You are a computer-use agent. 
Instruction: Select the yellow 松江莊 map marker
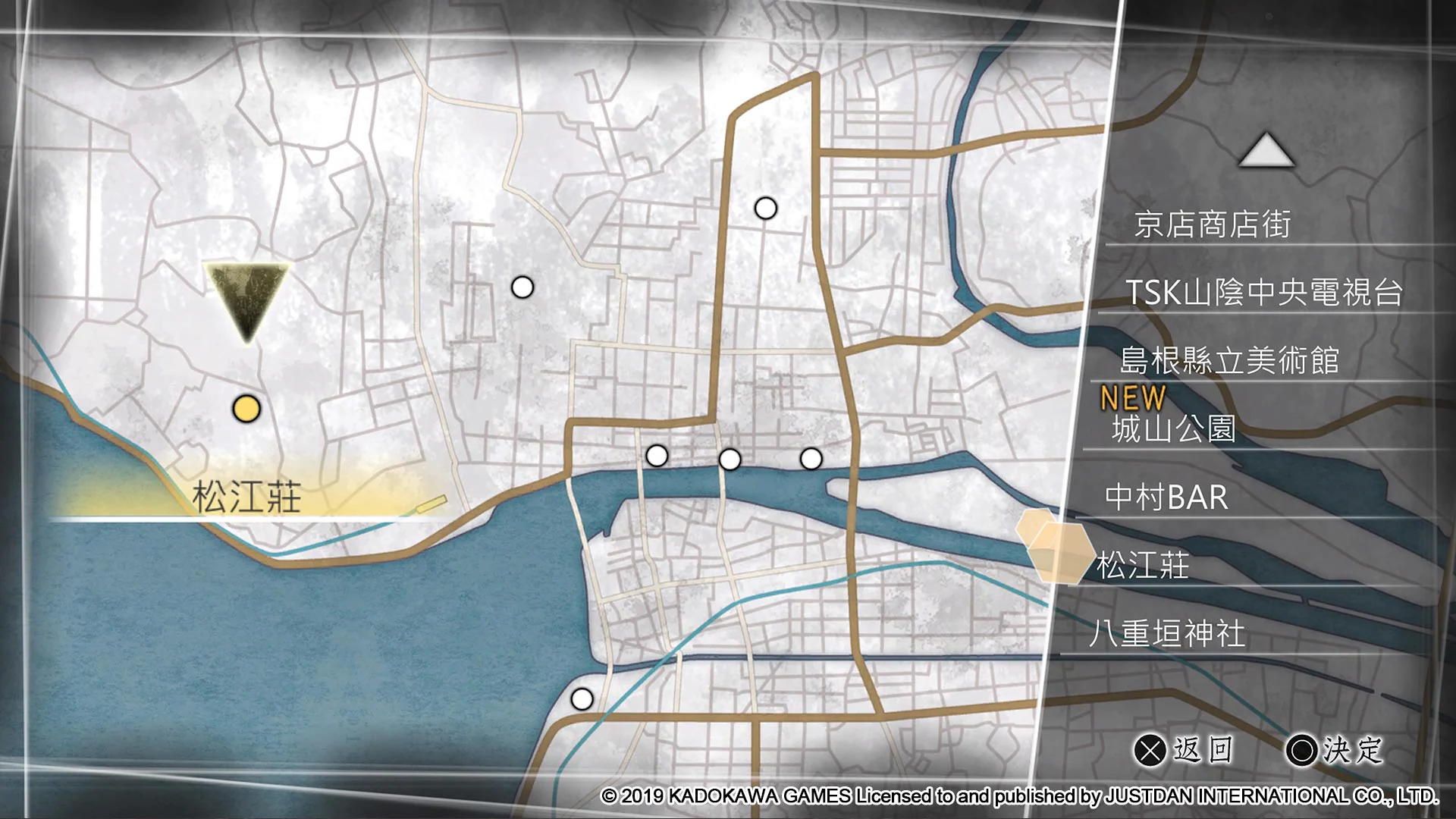pyautogui.click(x=247, y=409)
